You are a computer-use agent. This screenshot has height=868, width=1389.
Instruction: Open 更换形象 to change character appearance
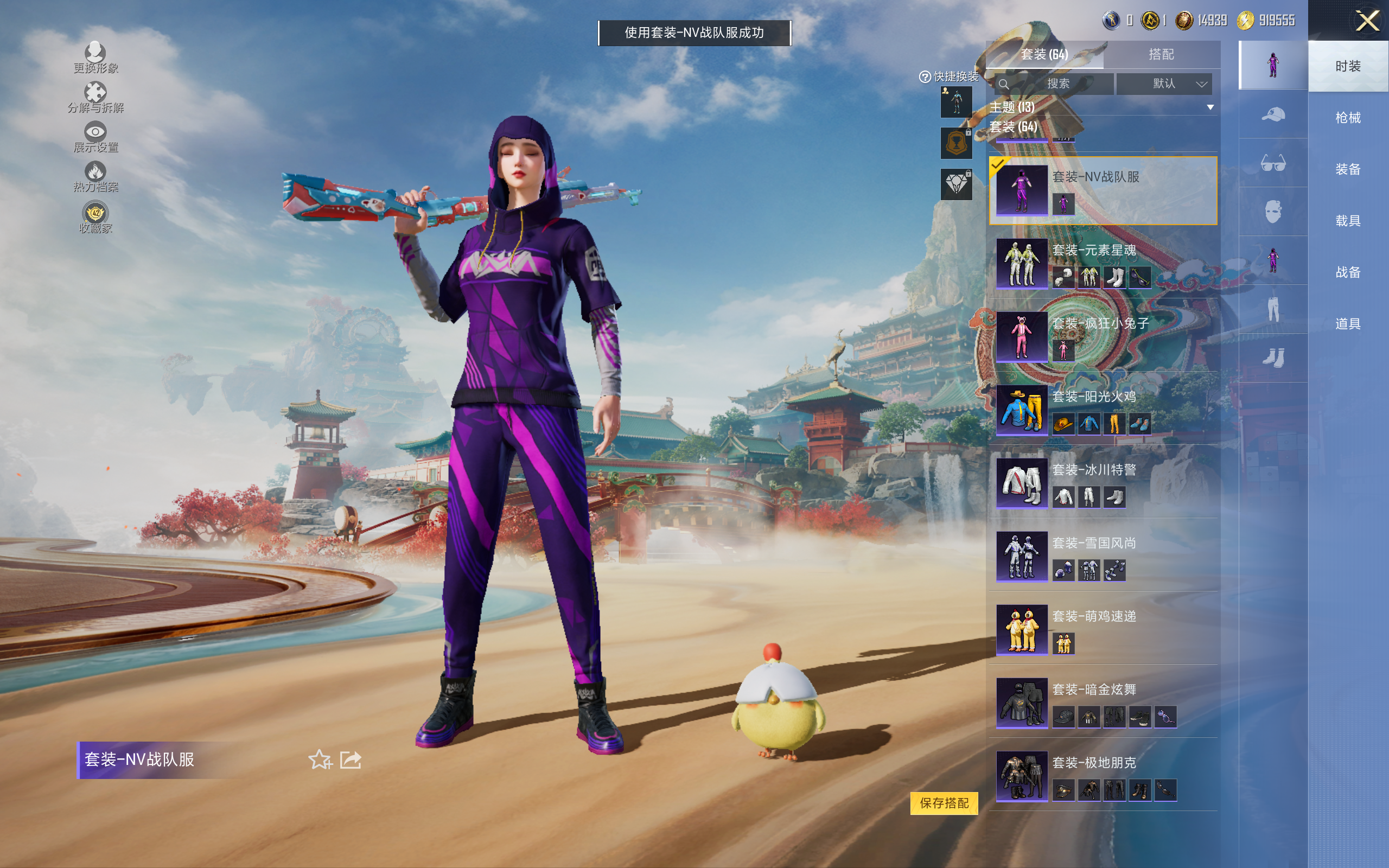(x=95, y=58)
